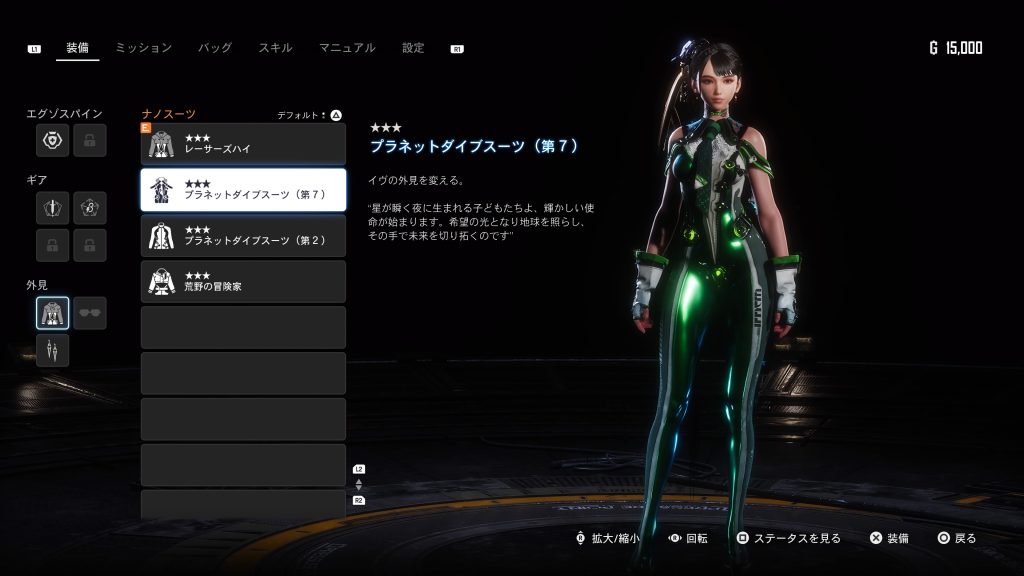Image resolution: width=1024 pixels, height=576 pixels.
Task: Select the nano suit appearance slot
Action: [x=53, y=313]
